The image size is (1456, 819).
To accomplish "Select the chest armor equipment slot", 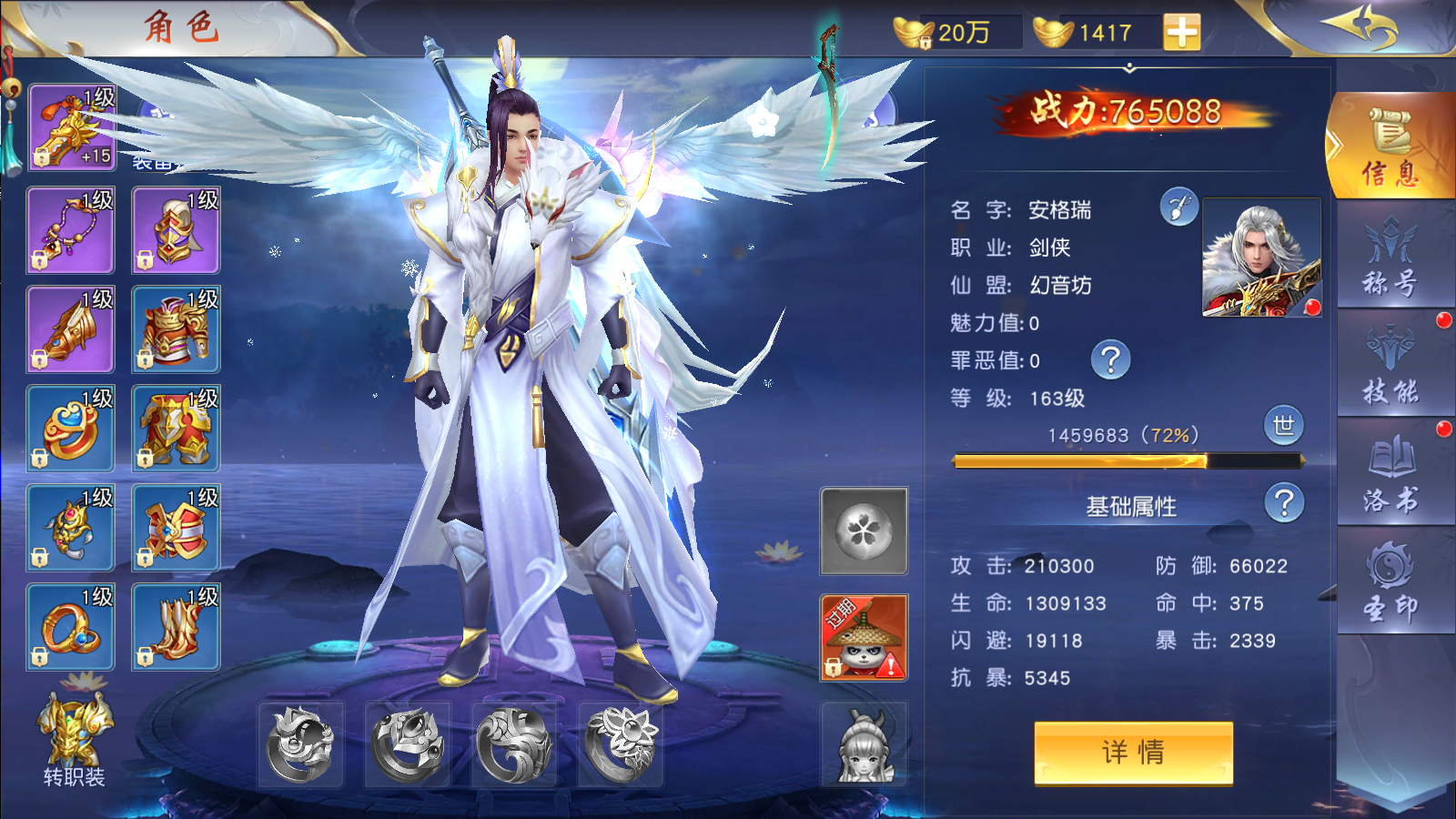I will point(176,329).
